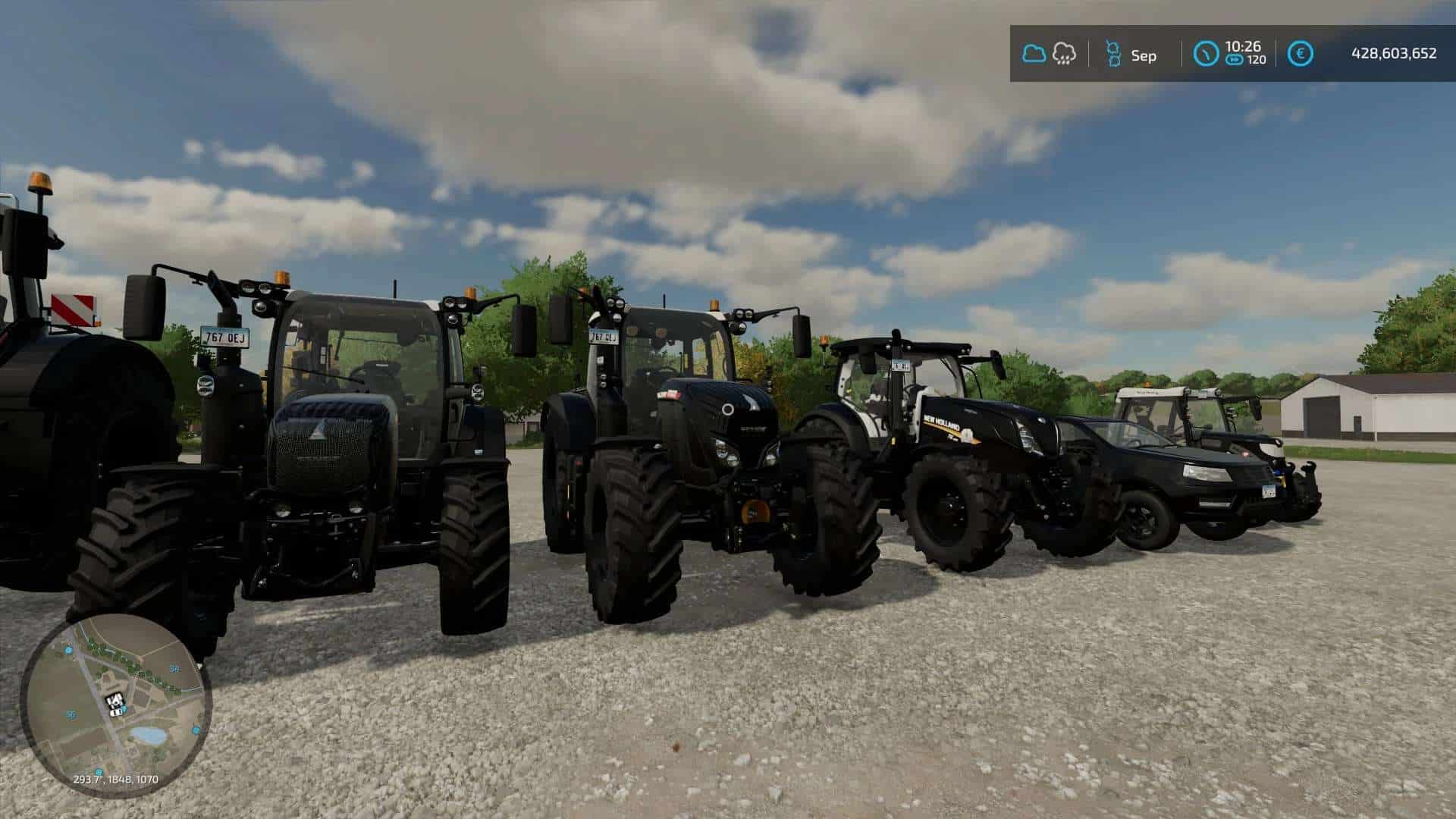Click the clock face icon

(x=1206, y=54)
